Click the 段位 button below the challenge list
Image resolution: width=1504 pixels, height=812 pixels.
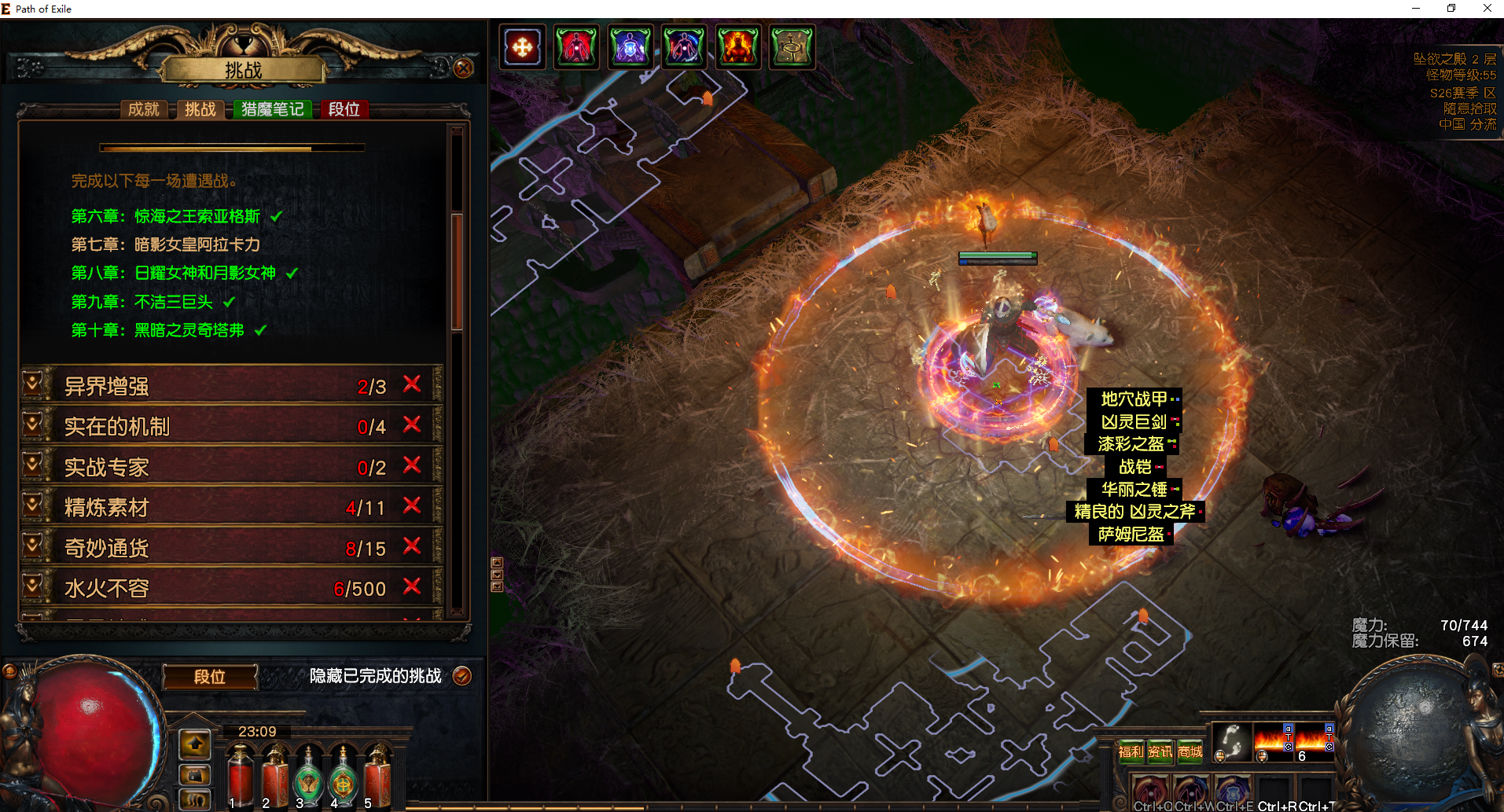tap(210, 677)
